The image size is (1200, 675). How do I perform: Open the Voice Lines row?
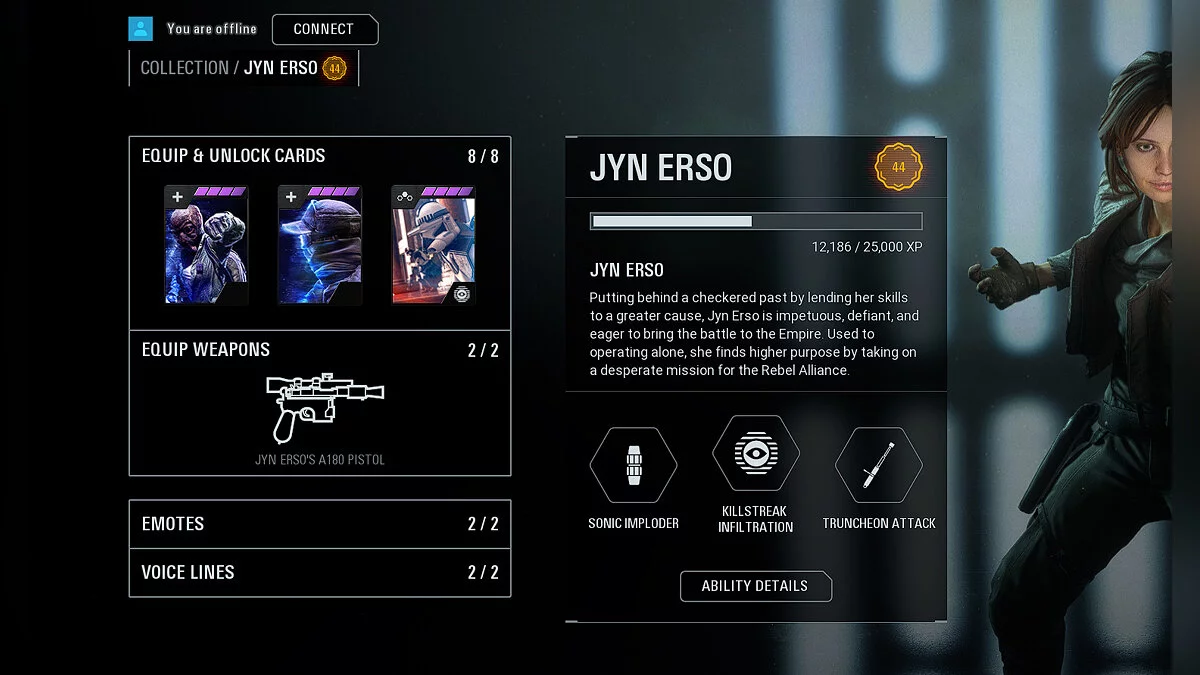(x=320, y=573)
